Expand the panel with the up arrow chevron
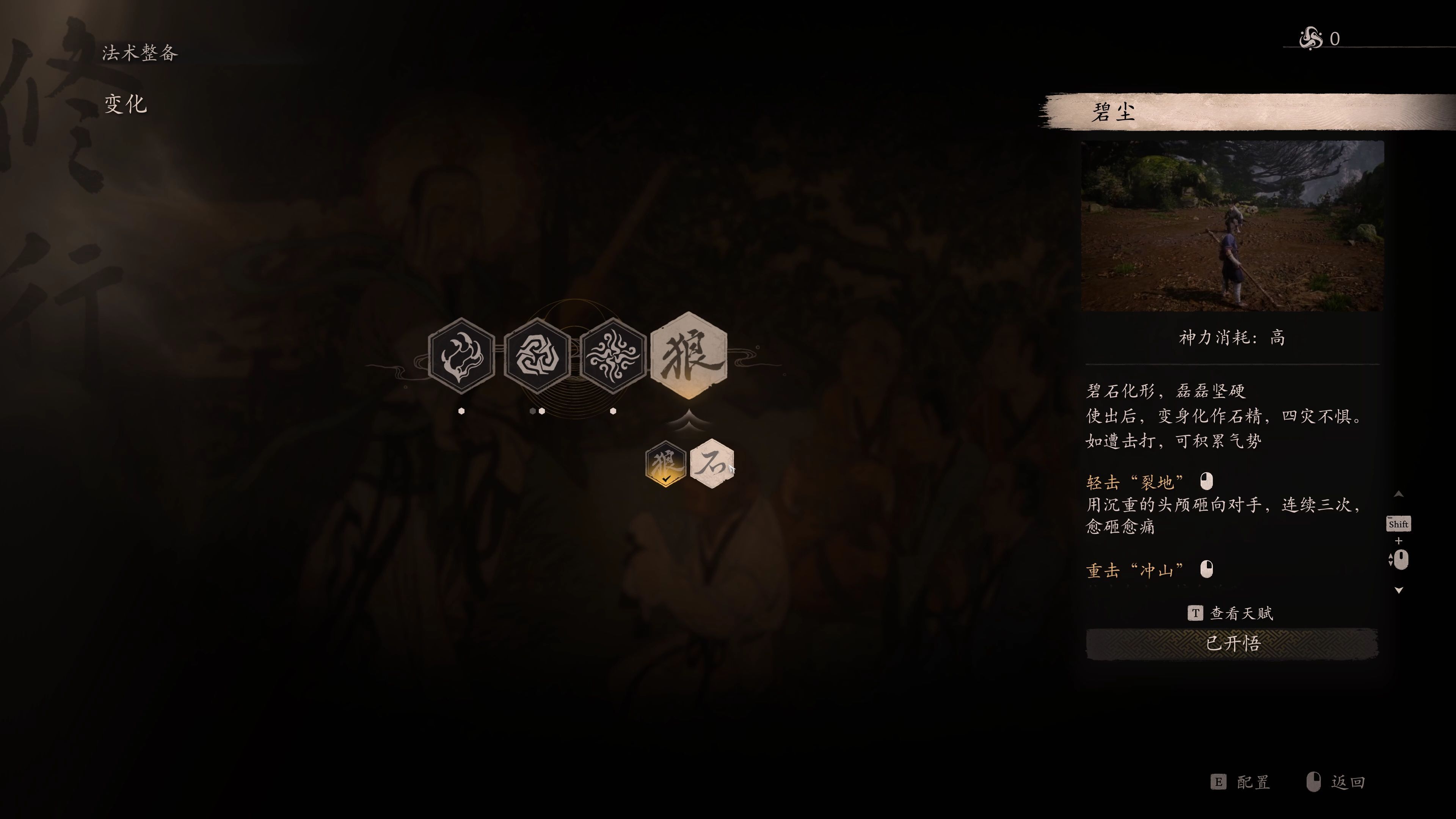 [1398, 494]
